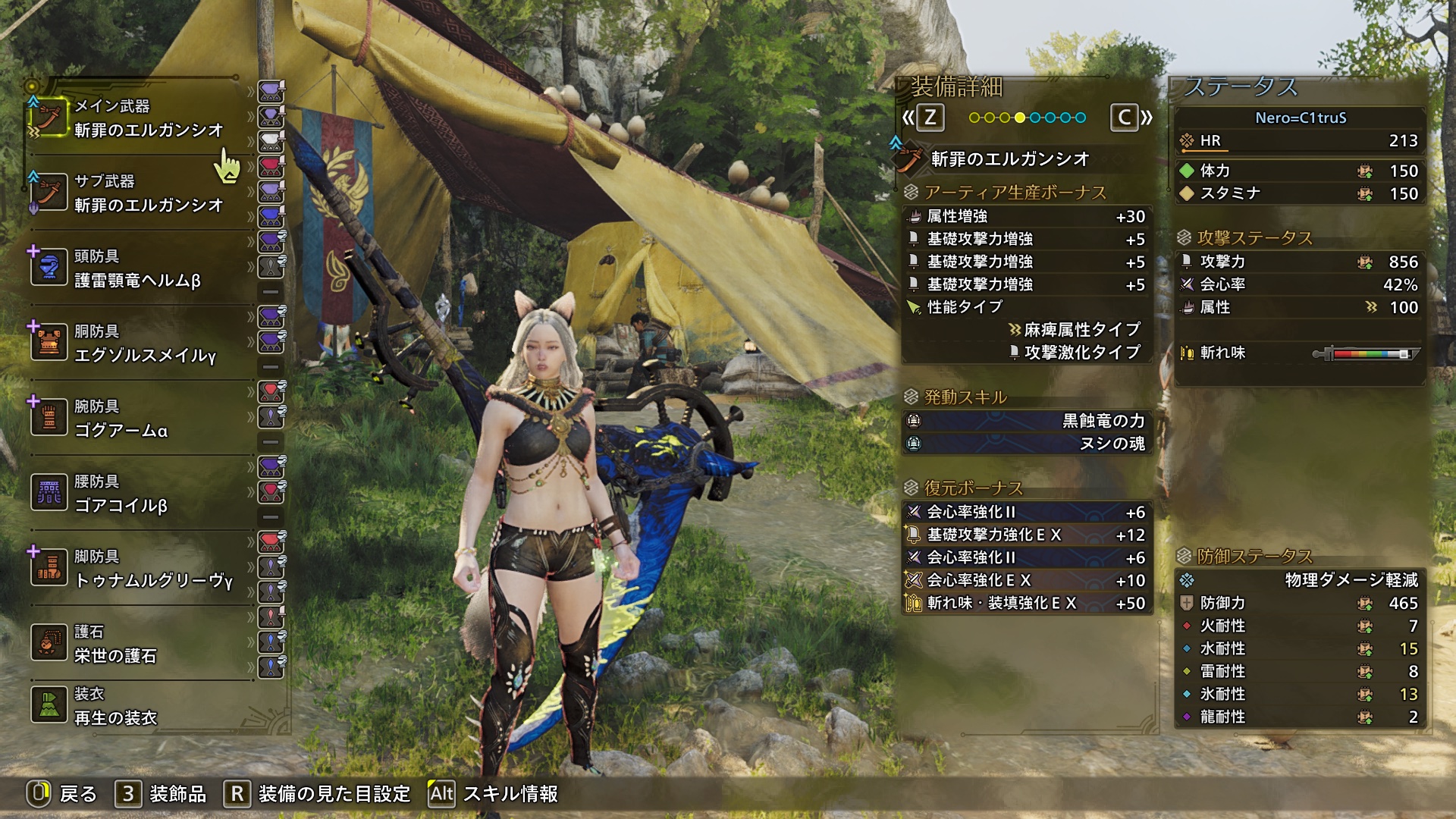
Task: Select the sub weapon slot サブ武器
Action: click(x=136, y=193)
